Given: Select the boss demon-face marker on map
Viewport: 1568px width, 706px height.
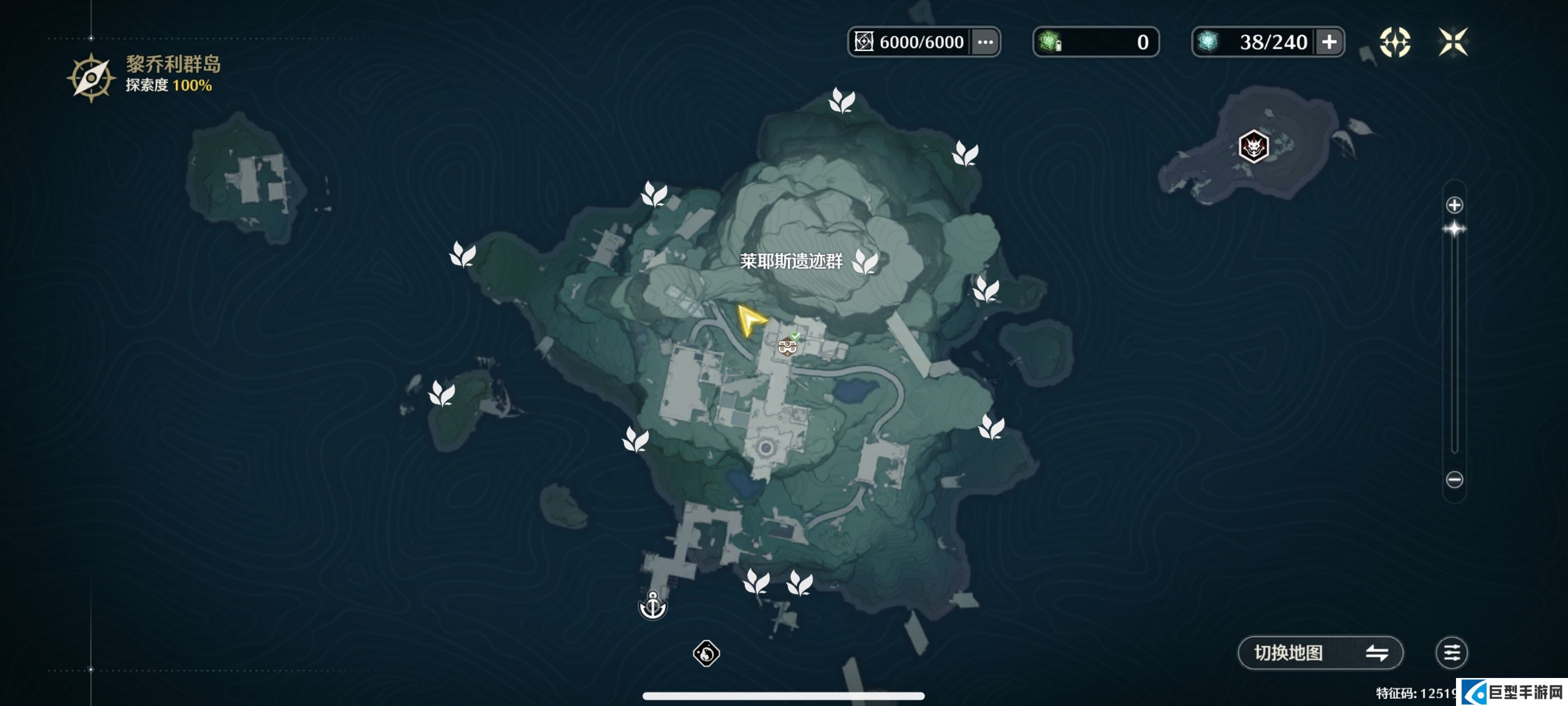Looking at the screenshot, I should pyautogui.click(x=1253, y=147).
